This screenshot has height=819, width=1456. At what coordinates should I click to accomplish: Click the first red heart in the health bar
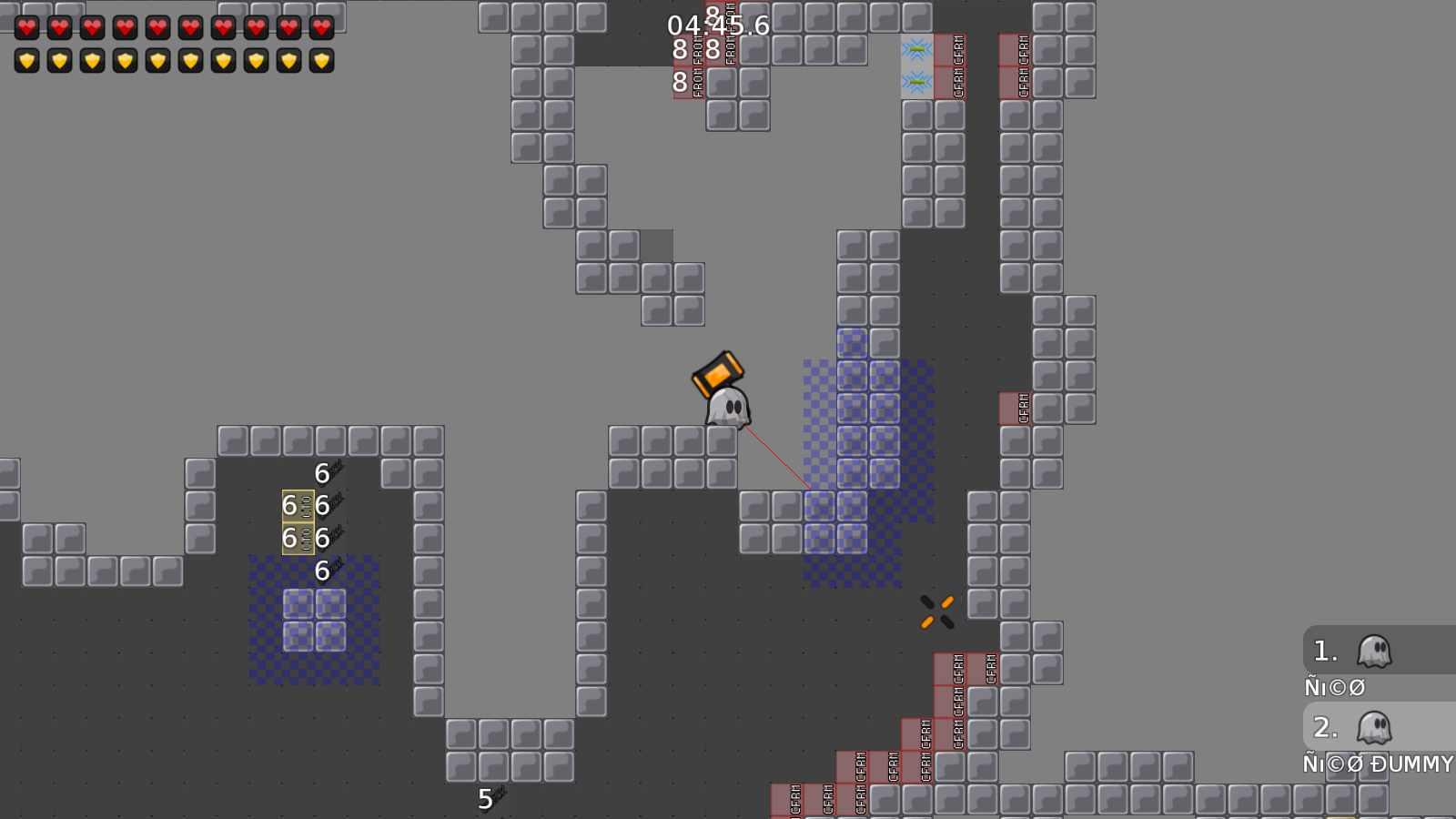coord(27,26)
